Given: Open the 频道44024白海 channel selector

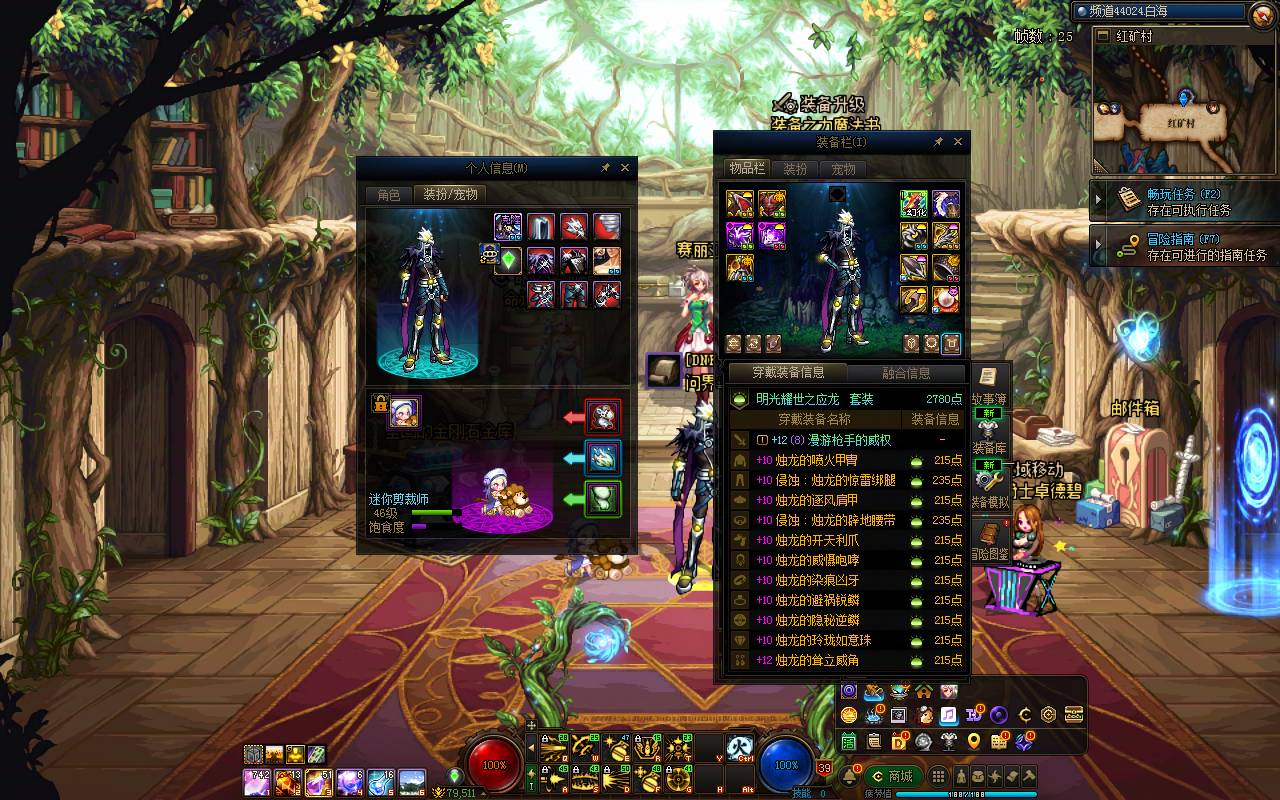Looking at the screenshot, I should point(1160,11).
